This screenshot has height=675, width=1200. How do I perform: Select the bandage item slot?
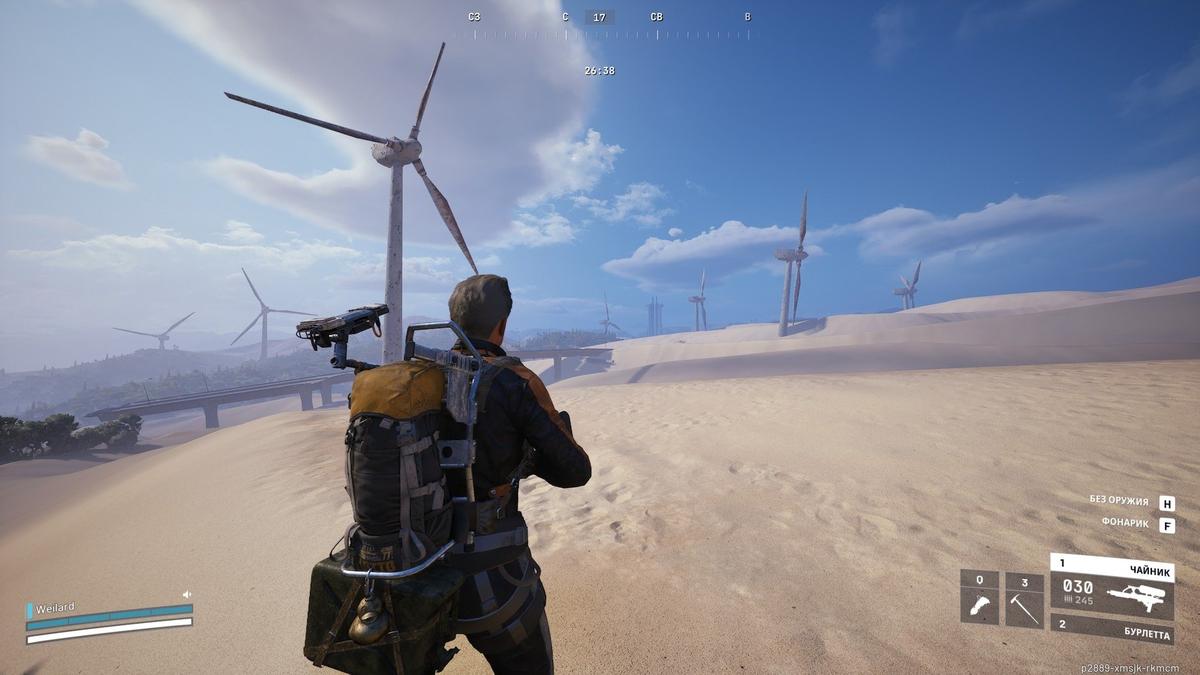pos(979,600)
